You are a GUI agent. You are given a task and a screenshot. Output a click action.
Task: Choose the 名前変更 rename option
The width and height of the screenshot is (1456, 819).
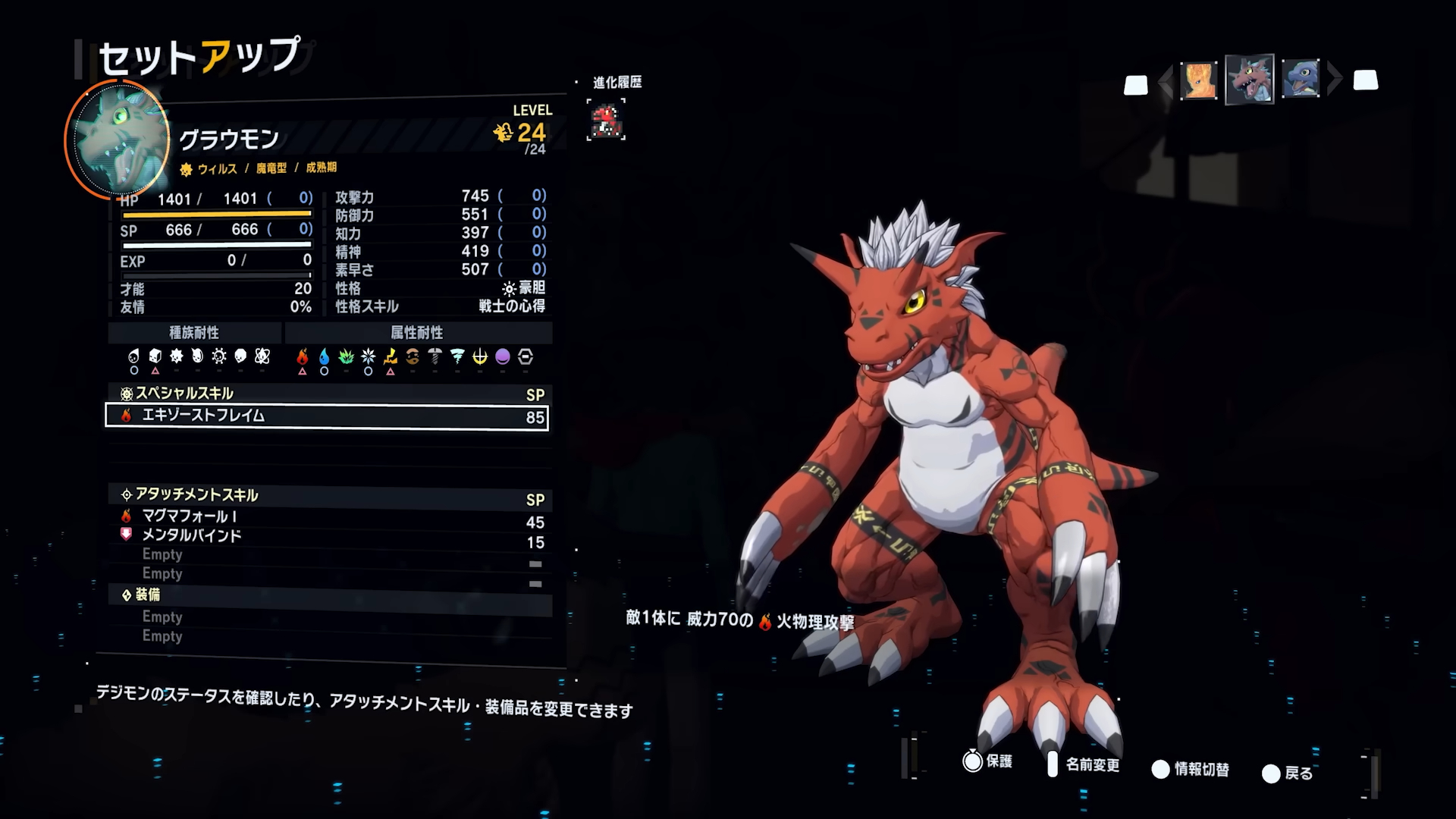pyautogui.click(x=1083, y=764)
